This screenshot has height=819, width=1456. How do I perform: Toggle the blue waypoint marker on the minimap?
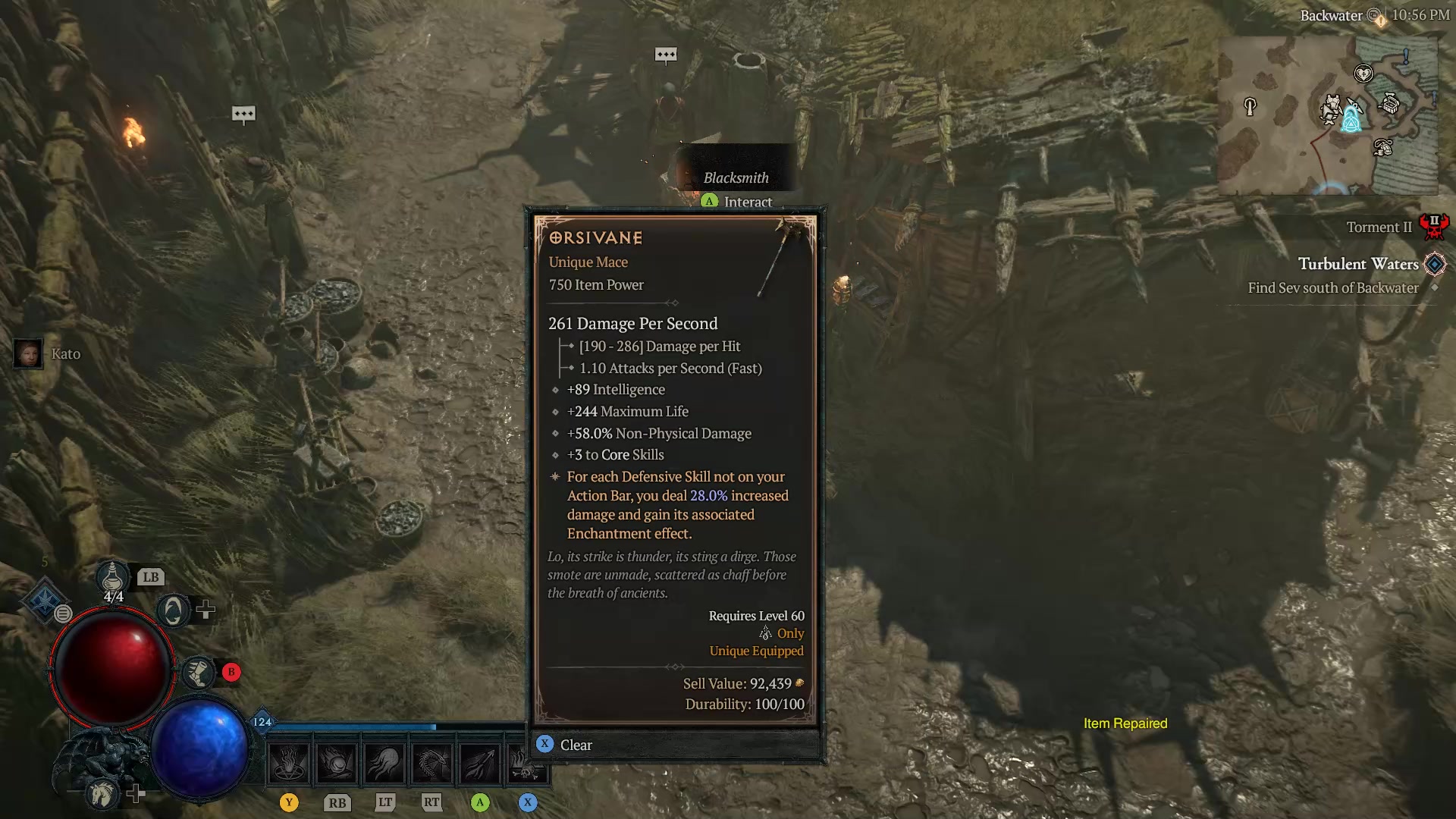(1351, 124)
